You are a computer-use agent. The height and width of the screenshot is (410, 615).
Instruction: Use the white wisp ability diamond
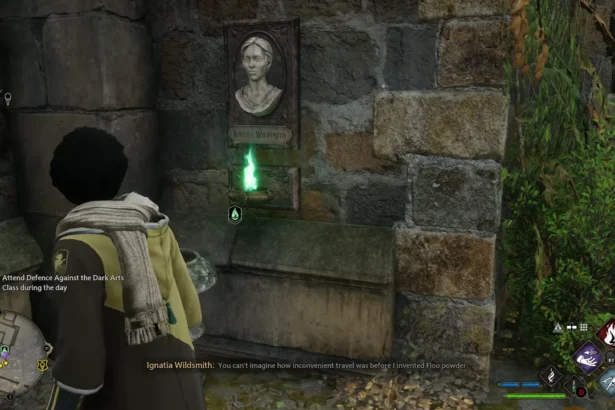coord(551,376)
